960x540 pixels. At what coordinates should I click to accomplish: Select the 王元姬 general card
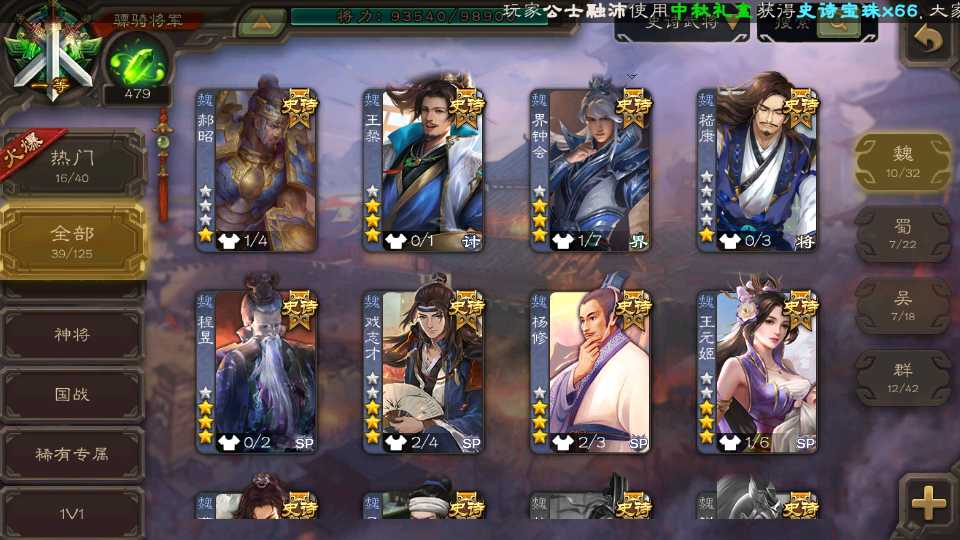pyautogui.click(x=758, y=372)
